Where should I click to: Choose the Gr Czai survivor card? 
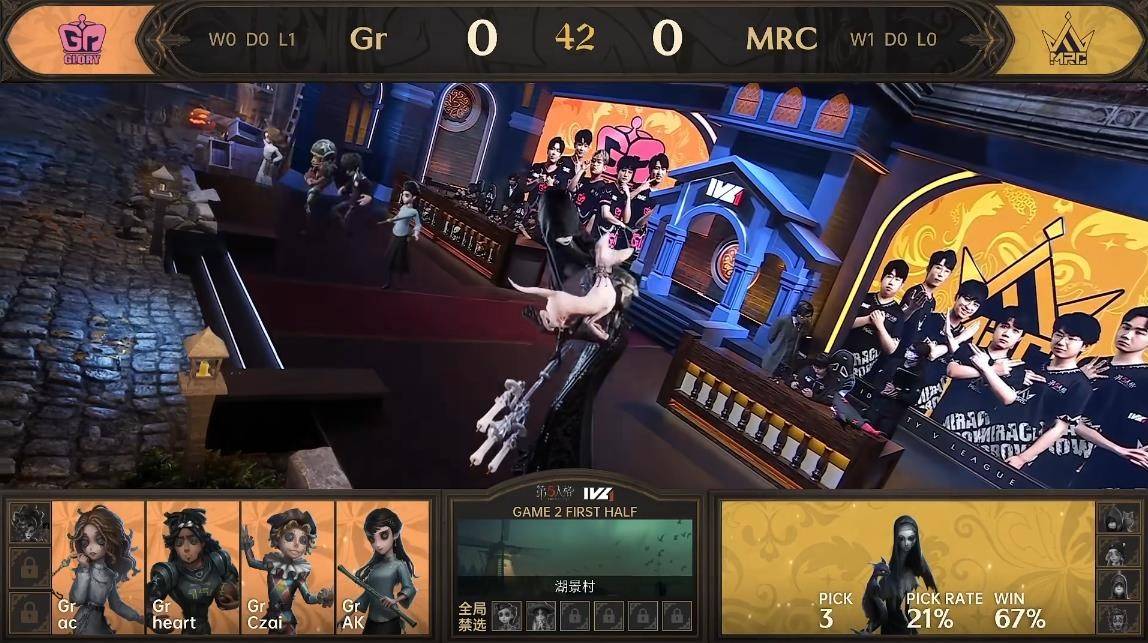tap(288, 568)
